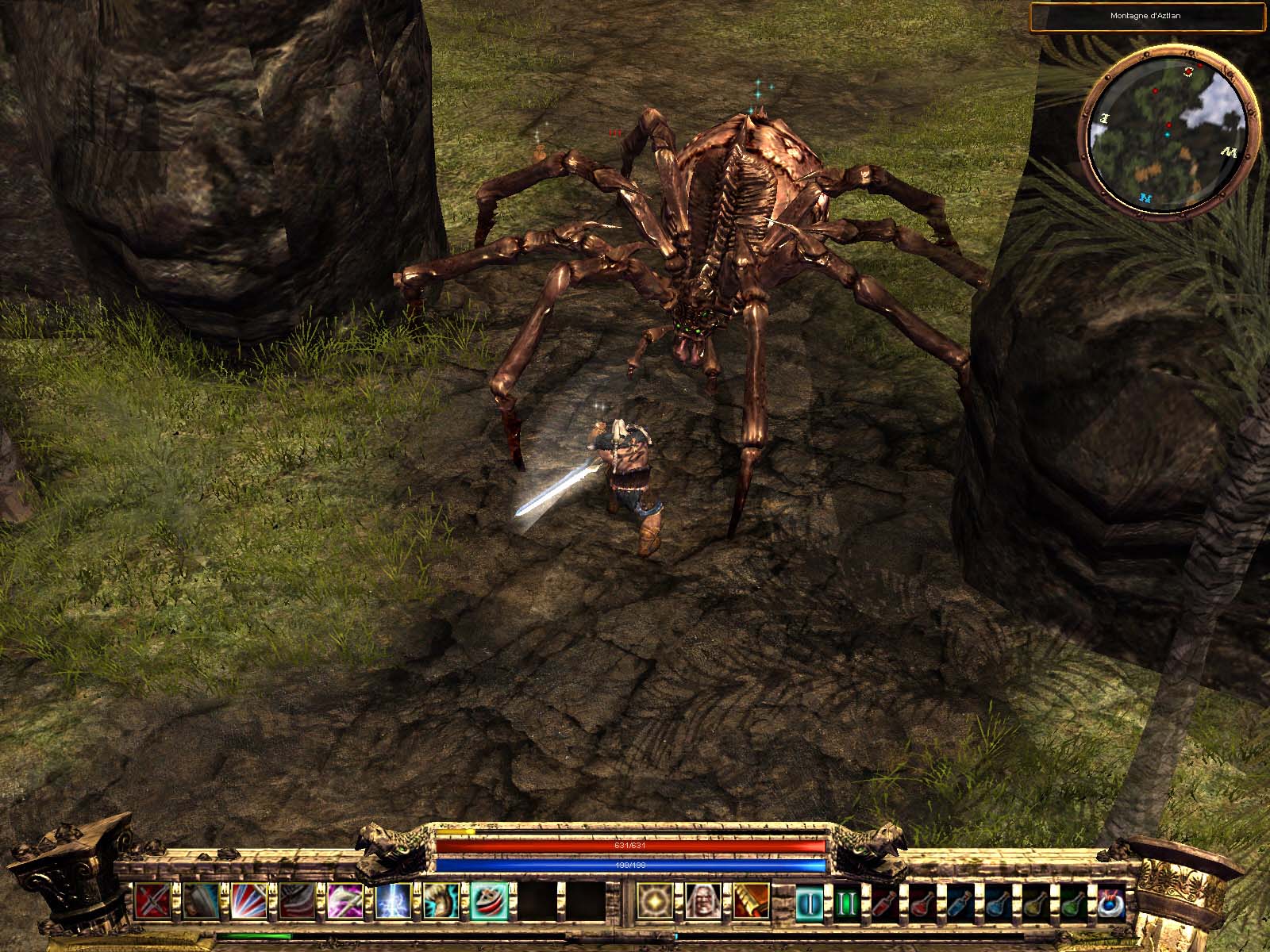Cast the axe skill on purple background
The image size is (1270, 952).
(x=344, y=900)
